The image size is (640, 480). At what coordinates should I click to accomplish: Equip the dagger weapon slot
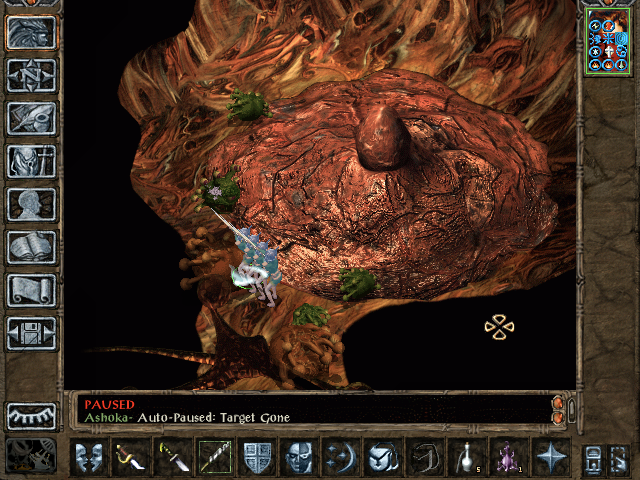(x=172, y=457)
